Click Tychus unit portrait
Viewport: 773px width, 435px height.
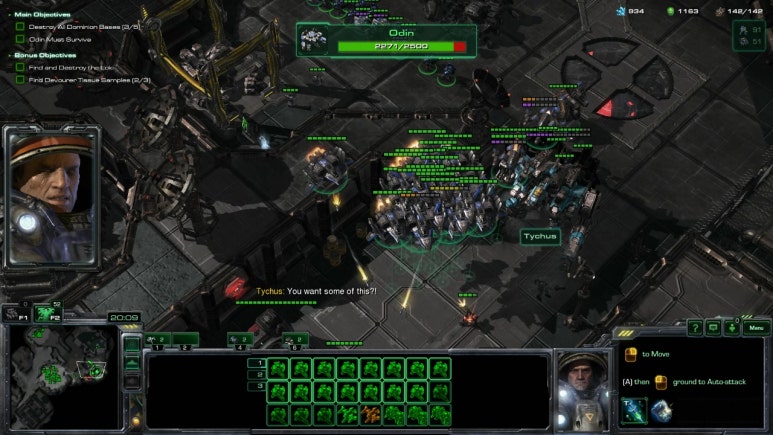[x=582, y=388]
